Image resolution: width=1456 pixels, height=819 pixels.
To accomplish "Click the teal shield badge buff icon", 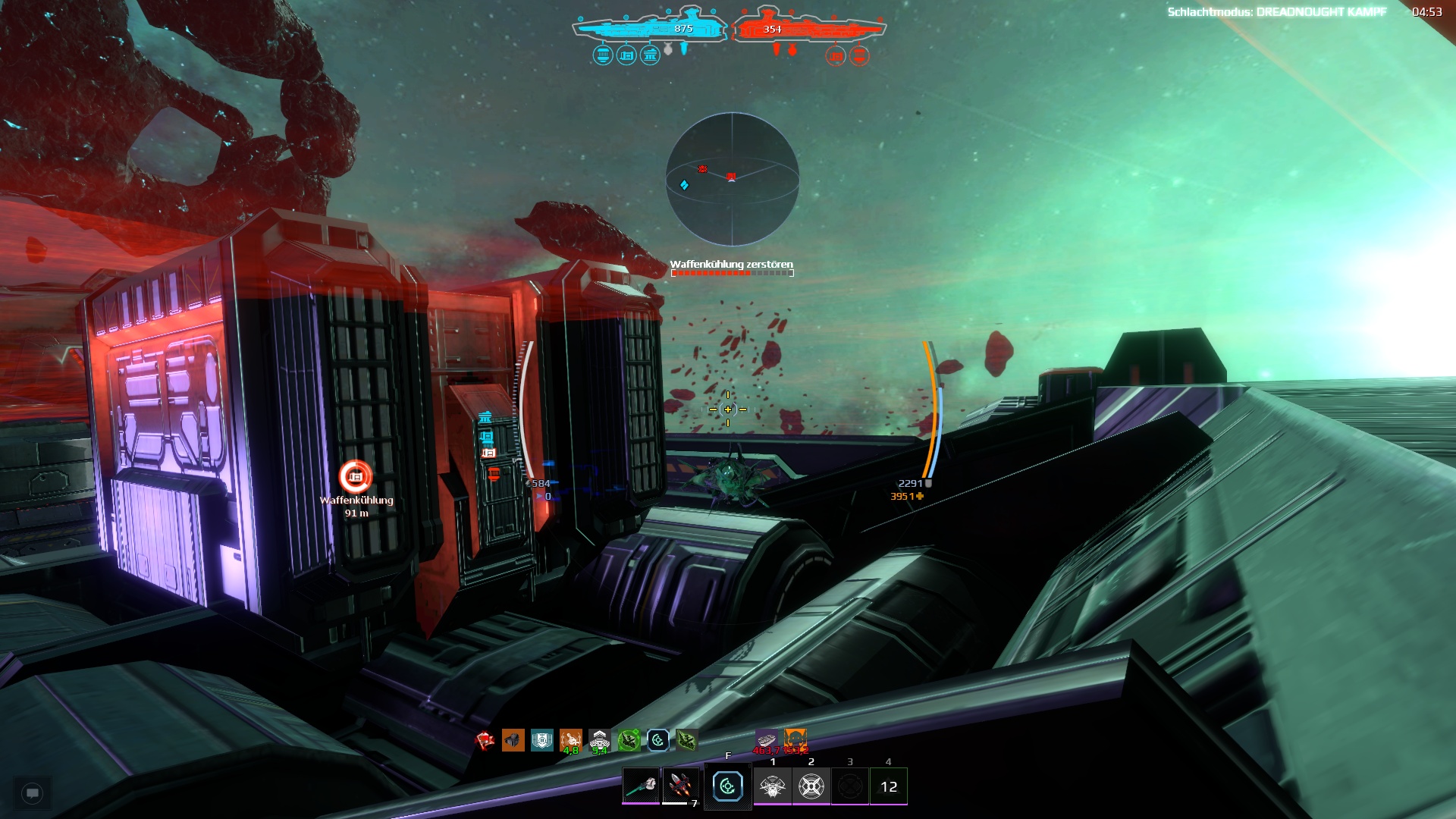I will coord(541,740).
